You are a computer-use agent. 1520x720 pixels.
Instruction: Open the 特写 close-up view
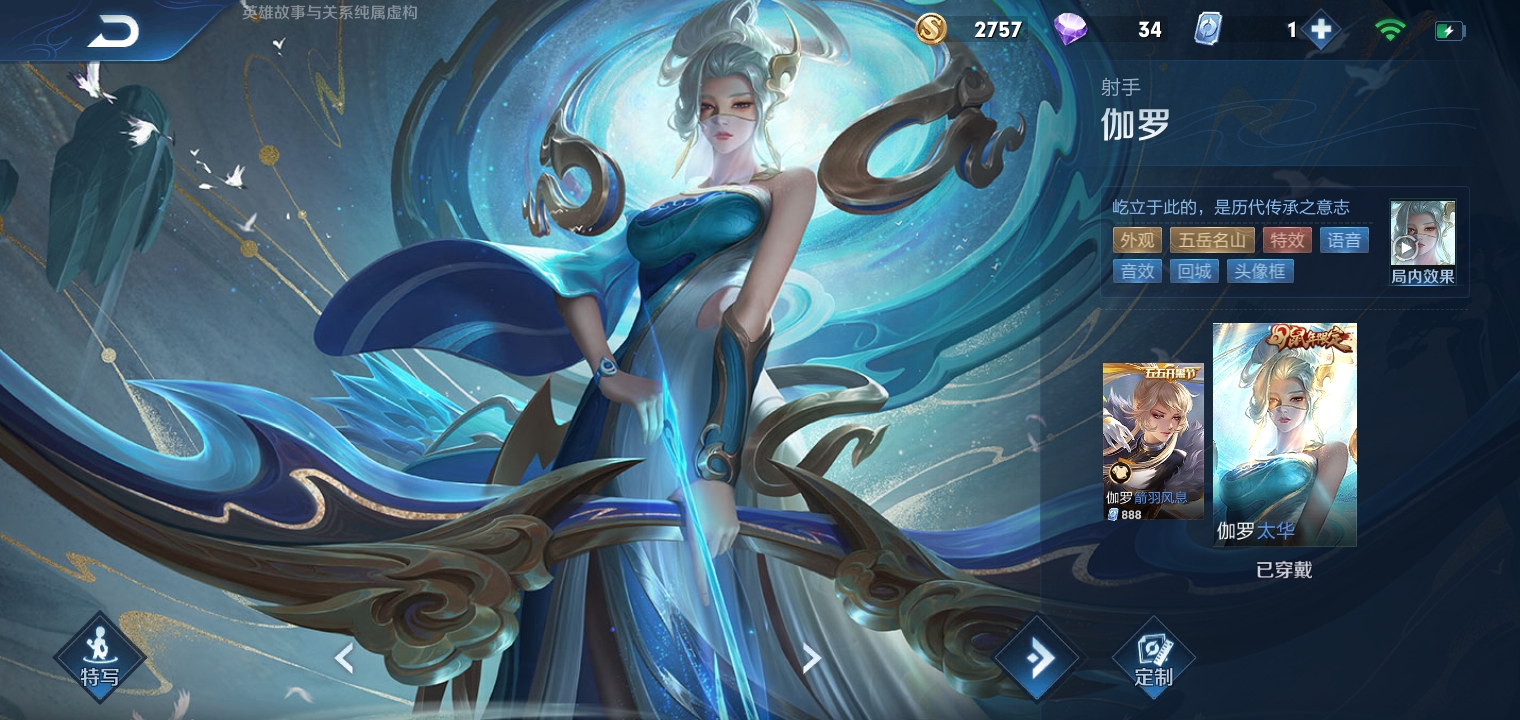pyautogui.click(x=99, y=659)
